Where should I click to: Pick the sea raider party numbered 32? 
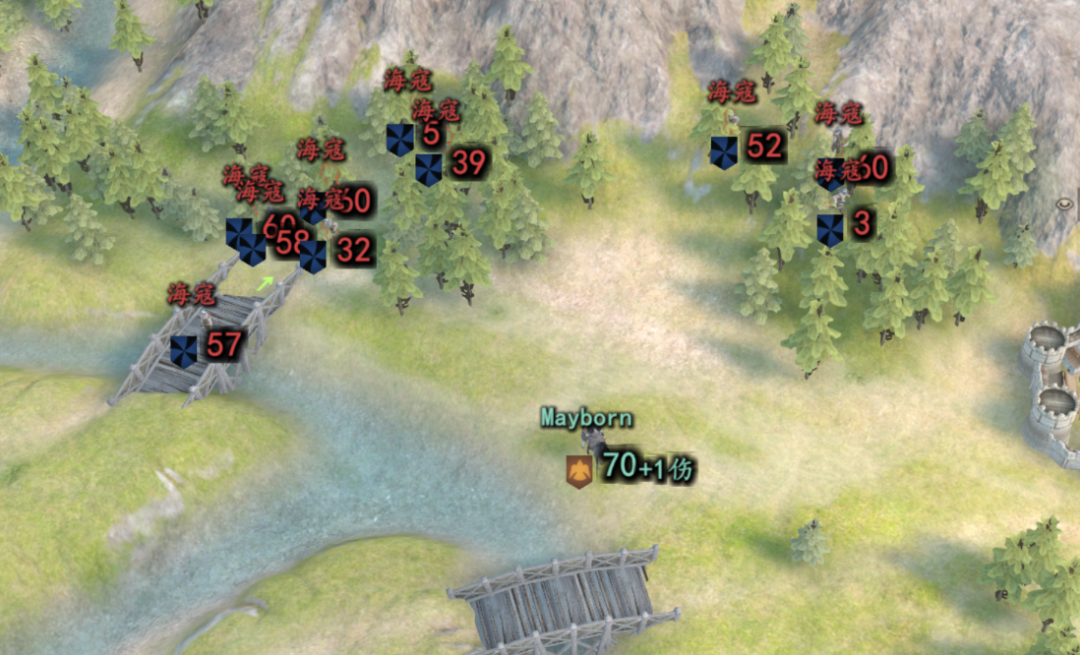click(x=313, y=256)
